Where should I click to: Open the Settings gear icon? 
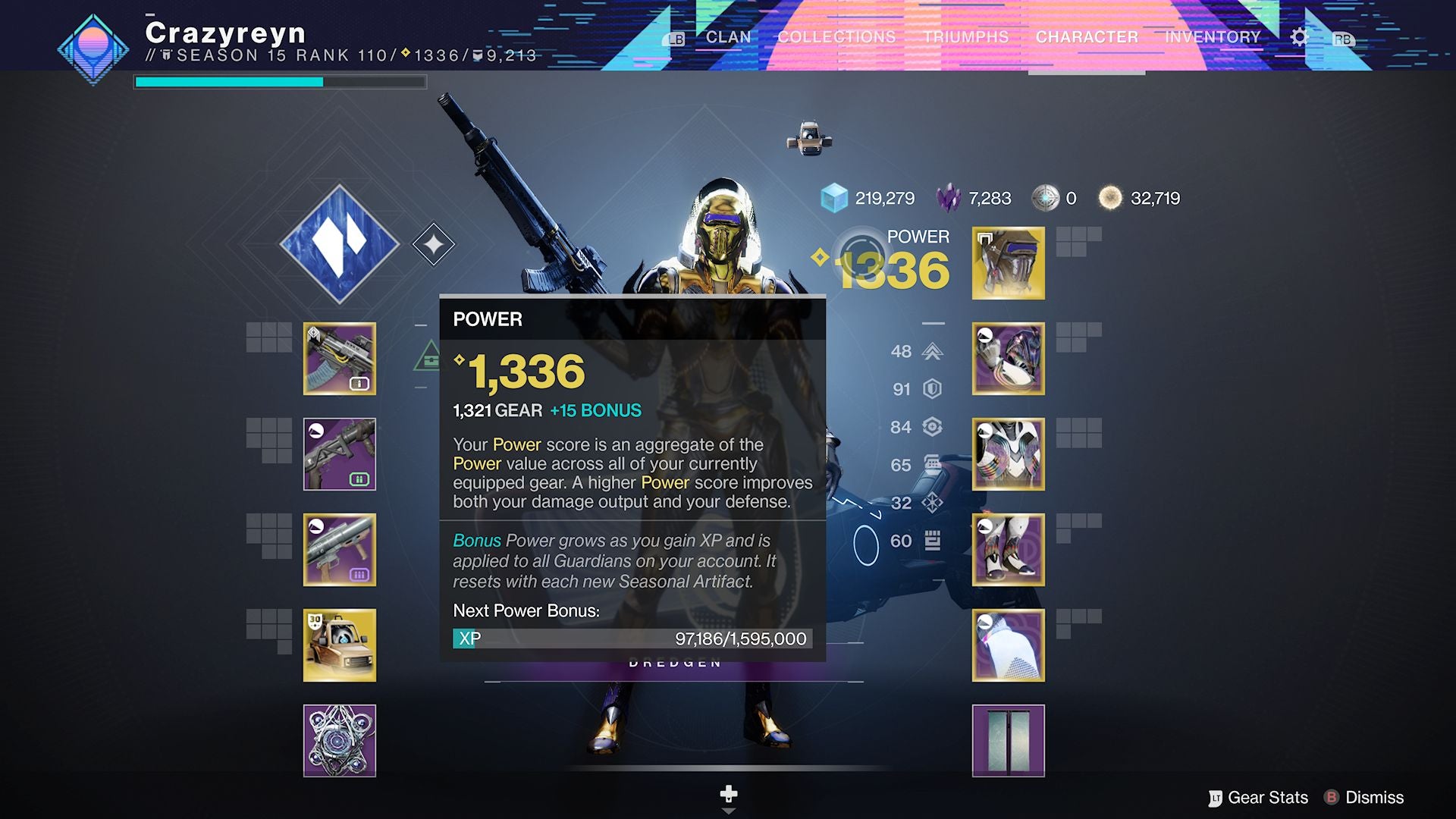[x=1299, y=35]
